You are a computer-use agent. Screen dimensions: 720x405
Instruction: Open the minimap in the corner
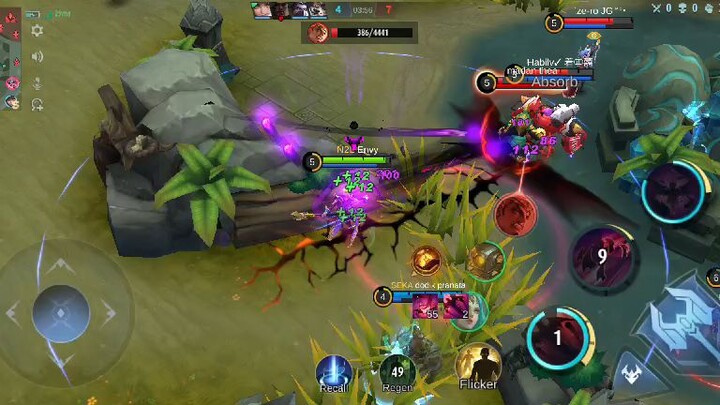pos(11,56)
